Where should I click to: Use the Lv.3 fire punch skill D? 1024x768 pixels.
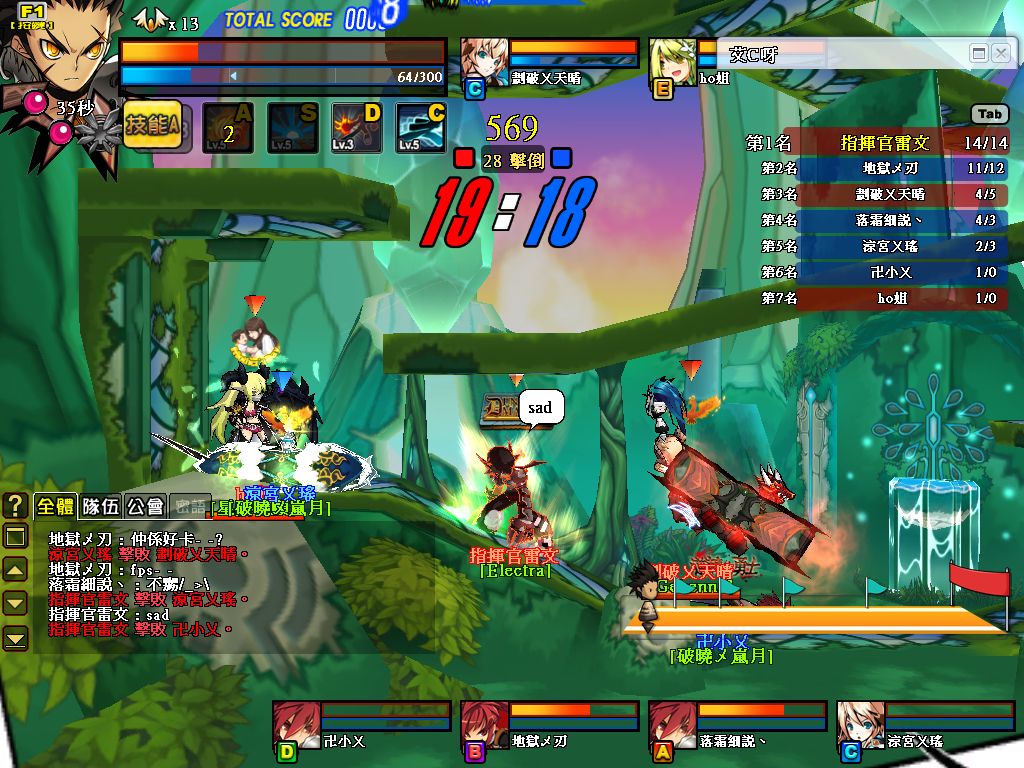click(357, 128)
